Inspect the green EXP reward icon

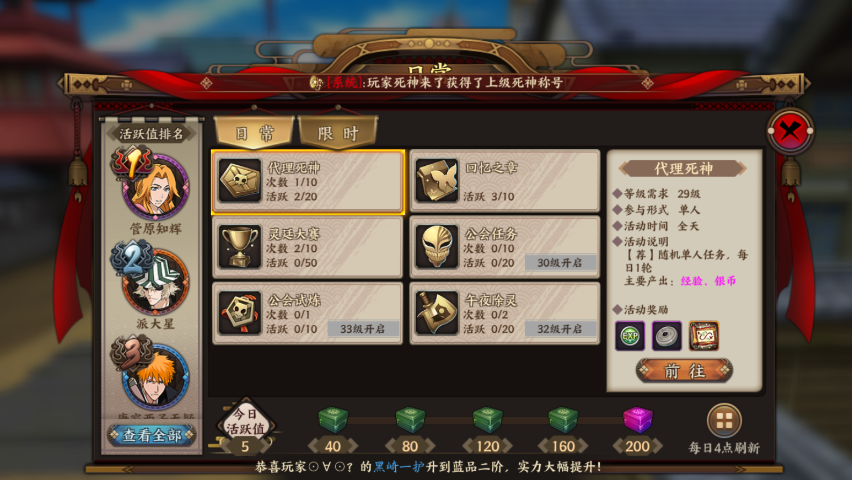coord(629,336)
